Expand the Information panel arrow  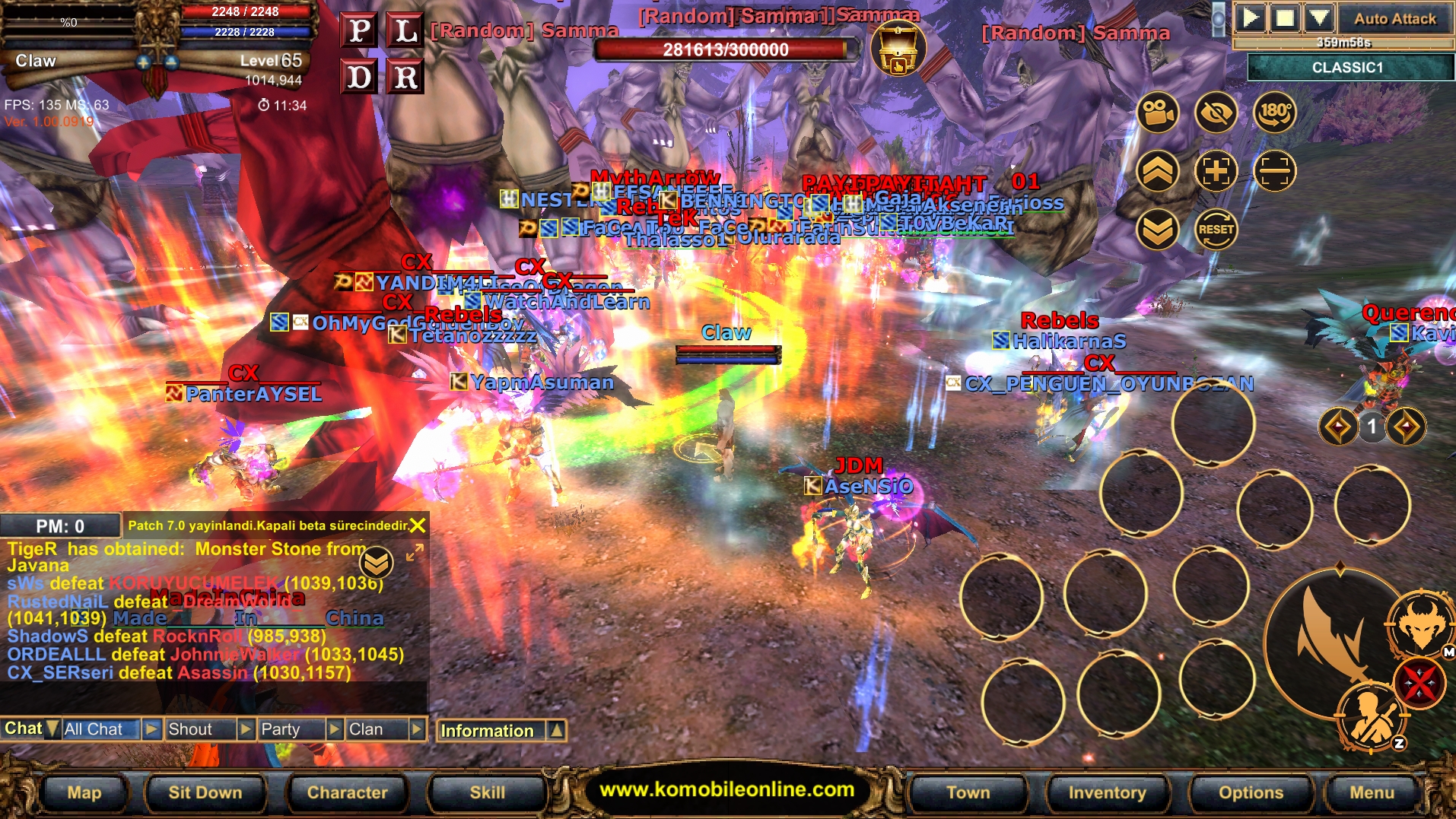pos(556,730)
